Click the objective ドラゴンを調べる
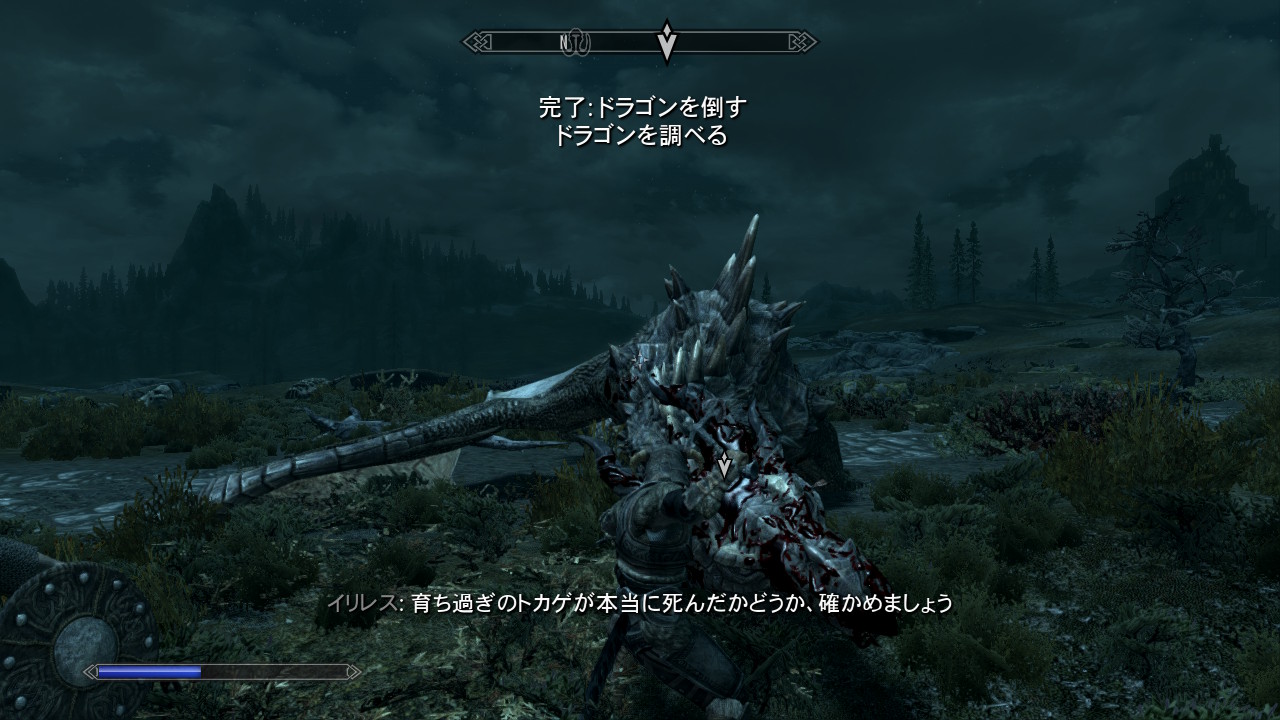The width and height of the screenshot is (1280, 720). coord(641,136)
